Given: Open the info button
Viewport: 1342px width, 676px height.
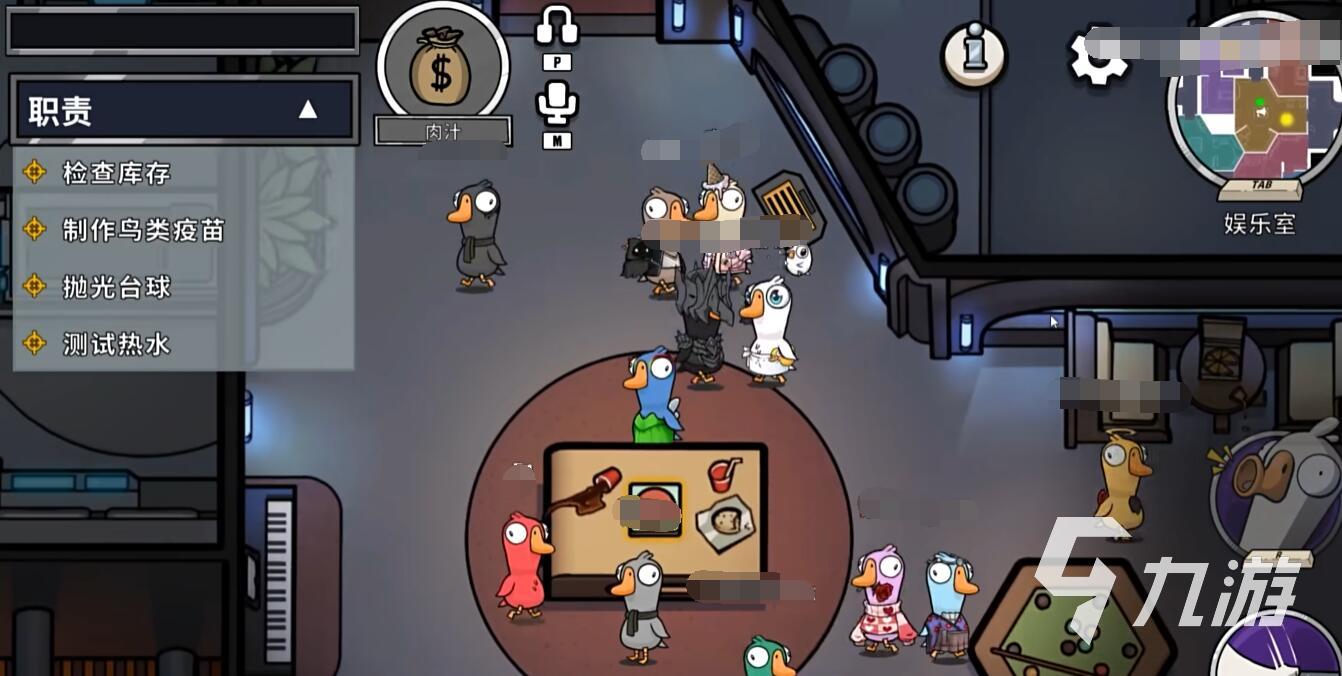Looking at the screenshot, I should click(973, 53).
